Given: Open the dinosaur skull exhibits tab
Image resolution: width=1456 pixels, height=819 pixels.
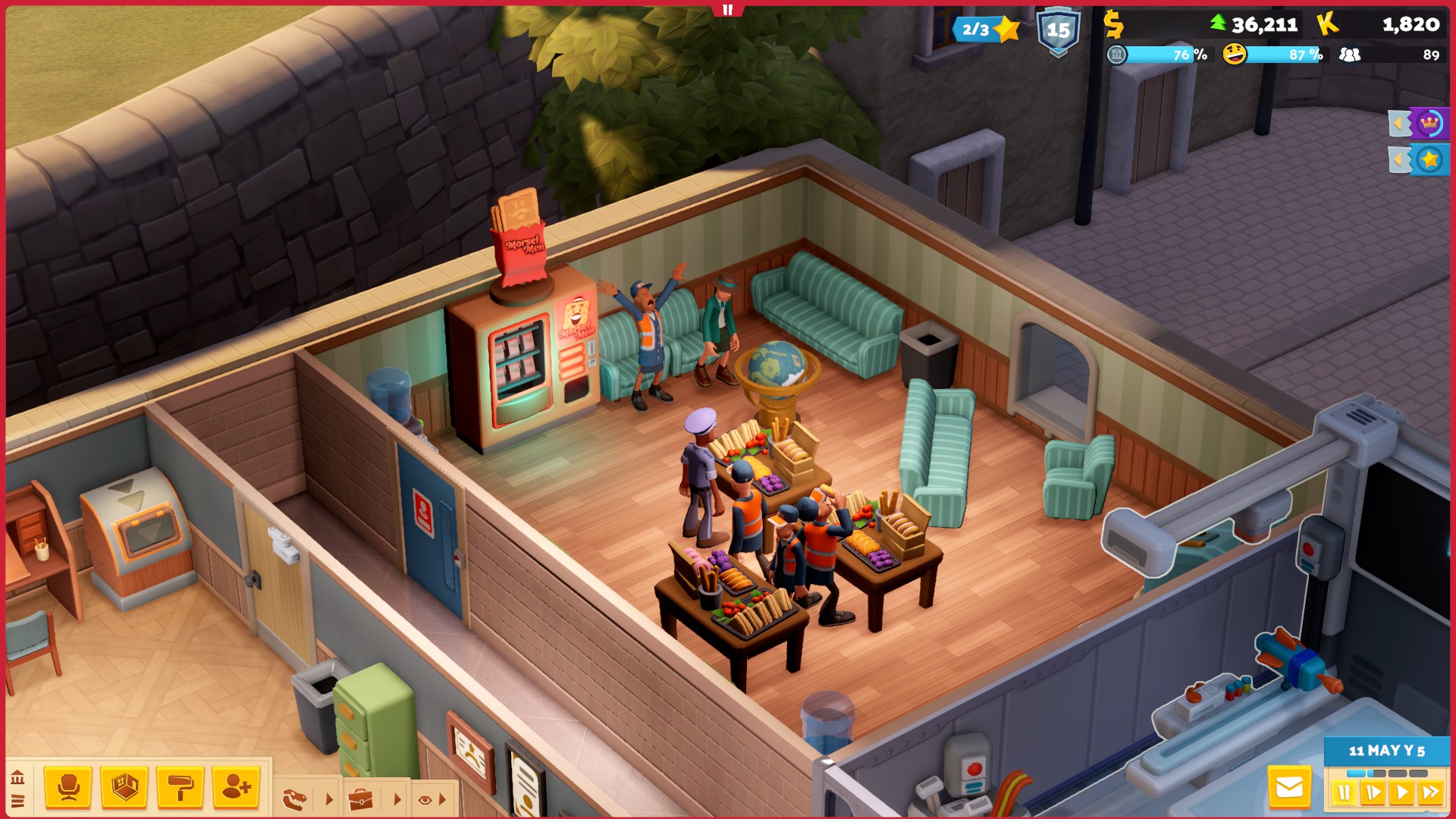Looking at the screenshot, I should point(295,799).
